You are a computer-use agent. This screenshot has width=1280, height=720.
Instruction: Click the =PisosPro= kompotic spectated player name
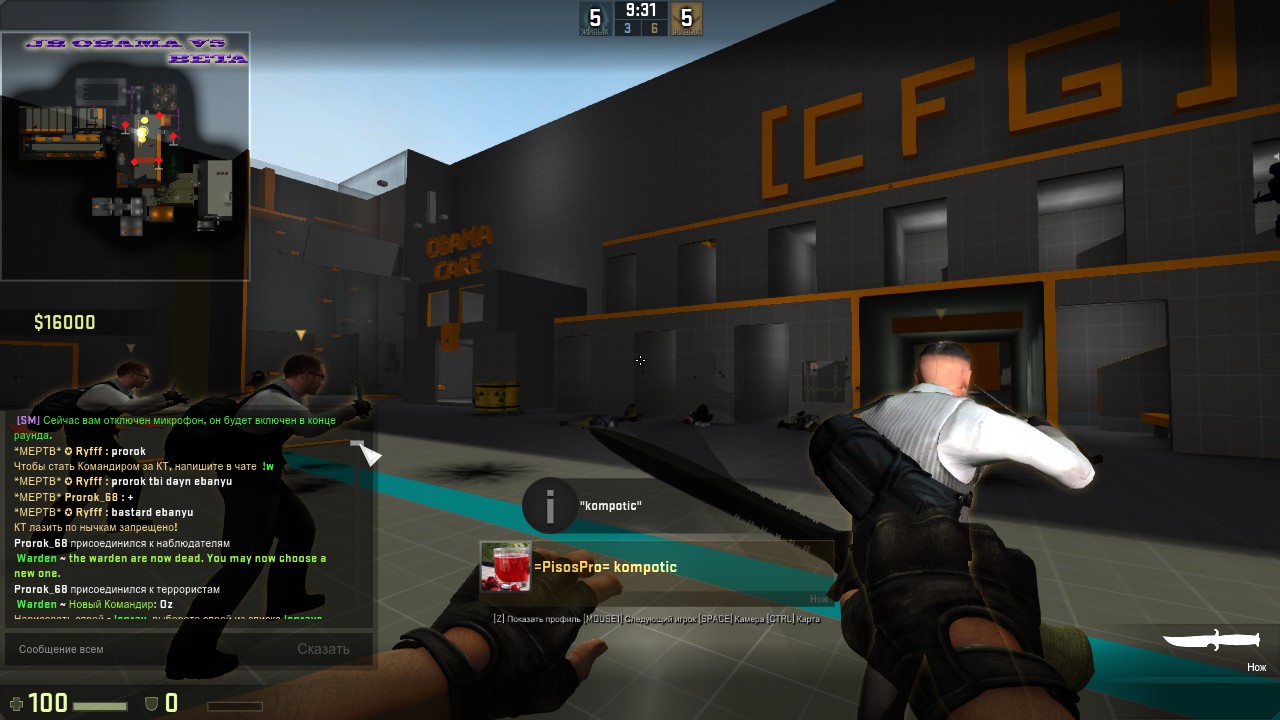[605, 567]
